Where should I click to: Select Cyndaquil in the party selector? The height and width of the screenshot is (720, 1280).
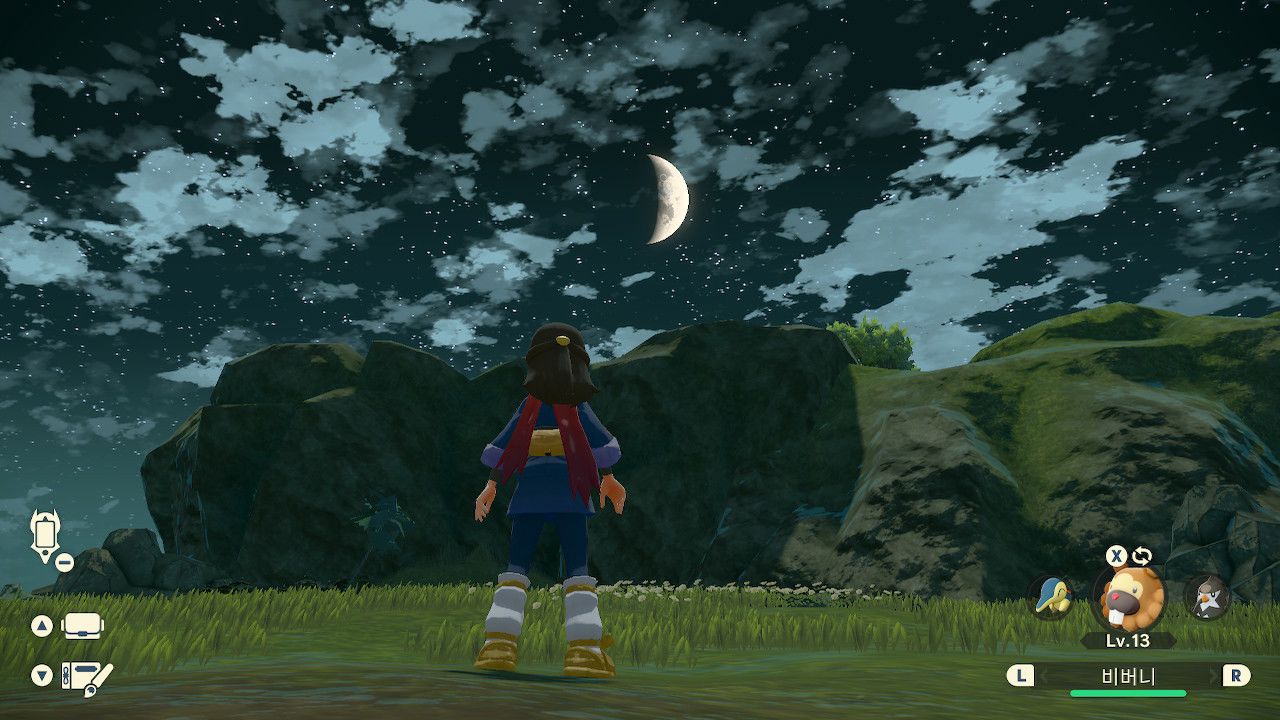pos(1052,597)
